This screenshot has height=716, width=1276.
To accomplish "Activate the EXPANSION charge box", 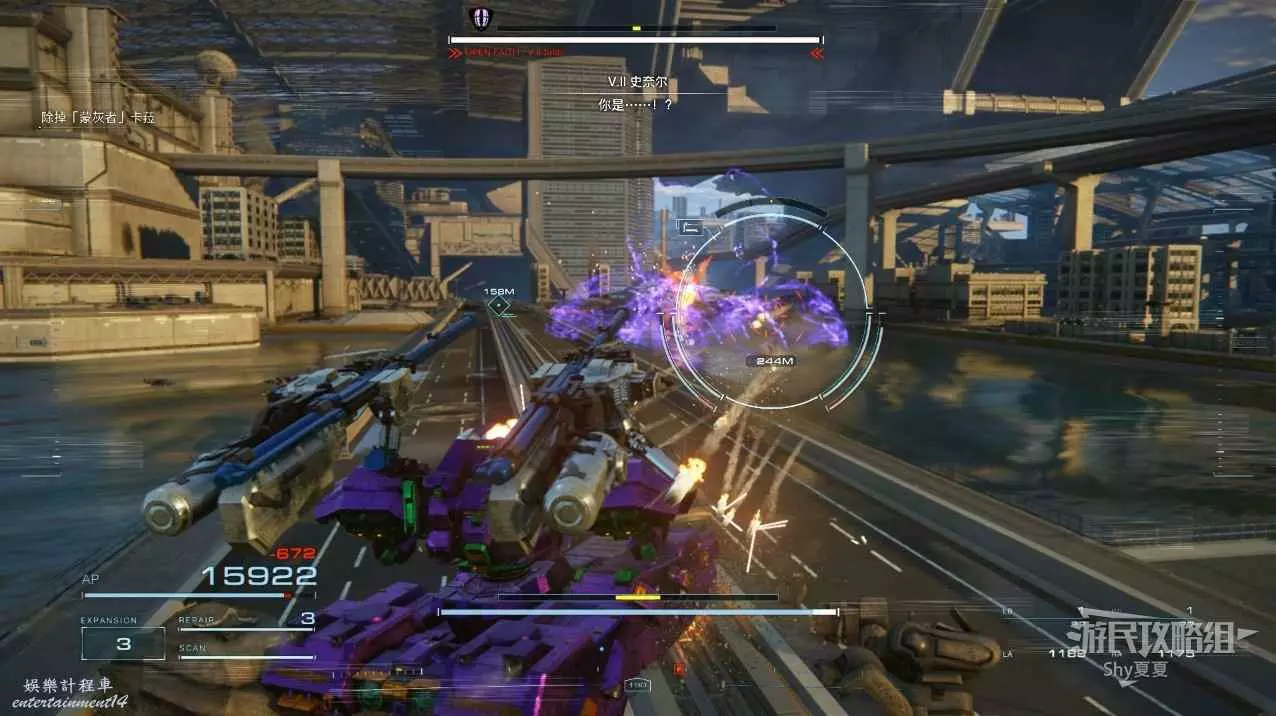I will 123,643.
